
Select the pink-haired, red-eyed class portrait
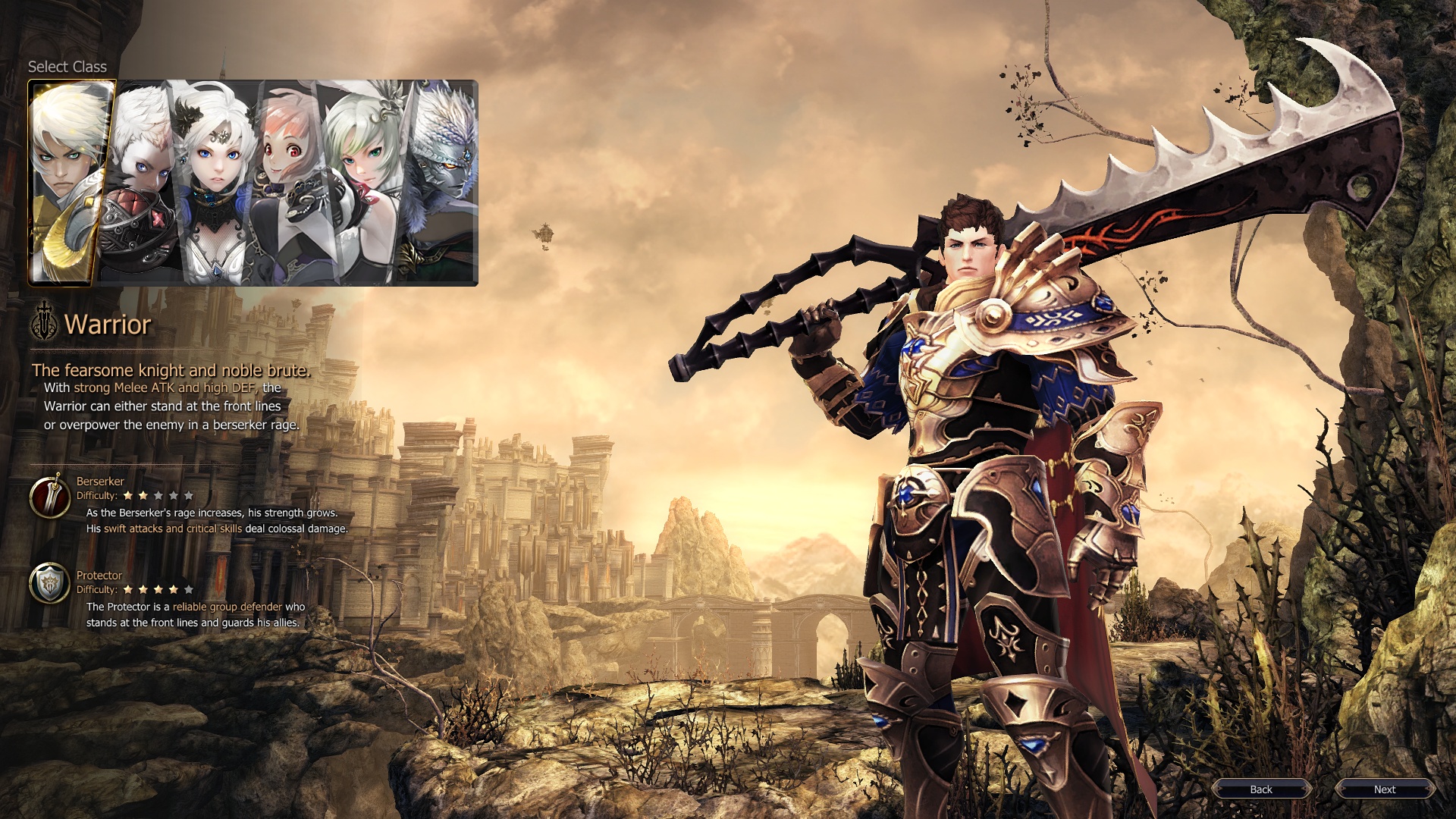[x=292, y=182]
